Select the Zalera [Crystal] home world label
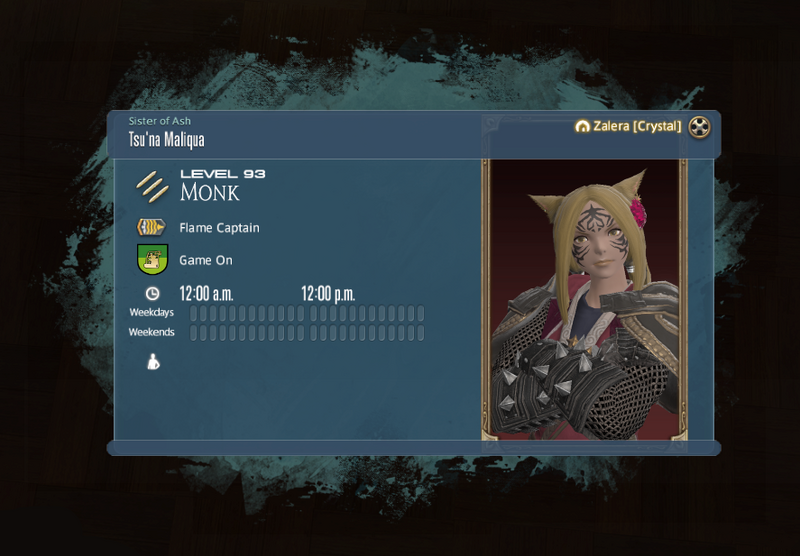Image resolution: width=800 pixels, height=556 pixels. (x=635, y=127)
